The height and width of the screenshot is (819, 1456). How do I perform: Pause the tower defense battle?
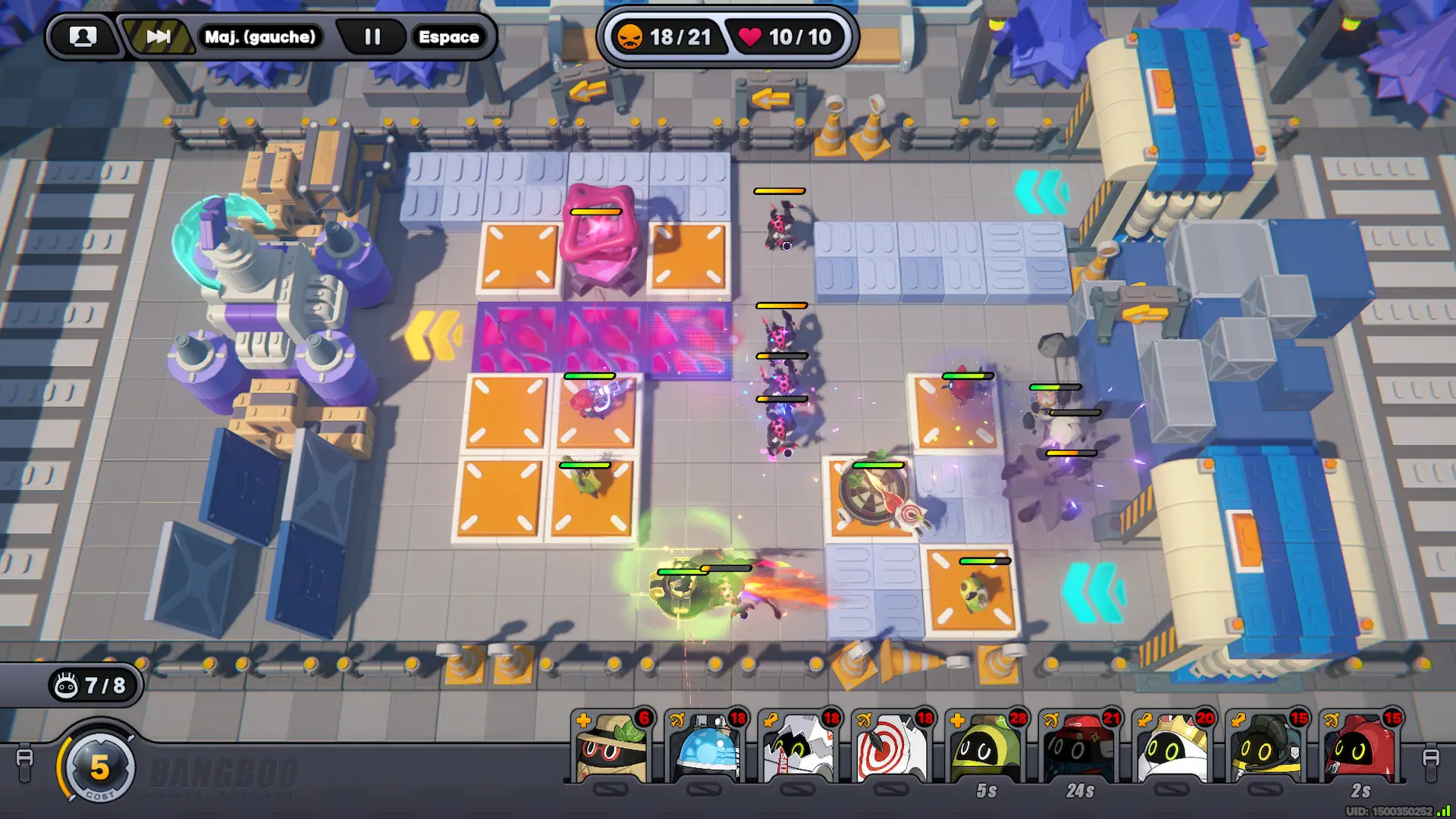tap(372, 36)
